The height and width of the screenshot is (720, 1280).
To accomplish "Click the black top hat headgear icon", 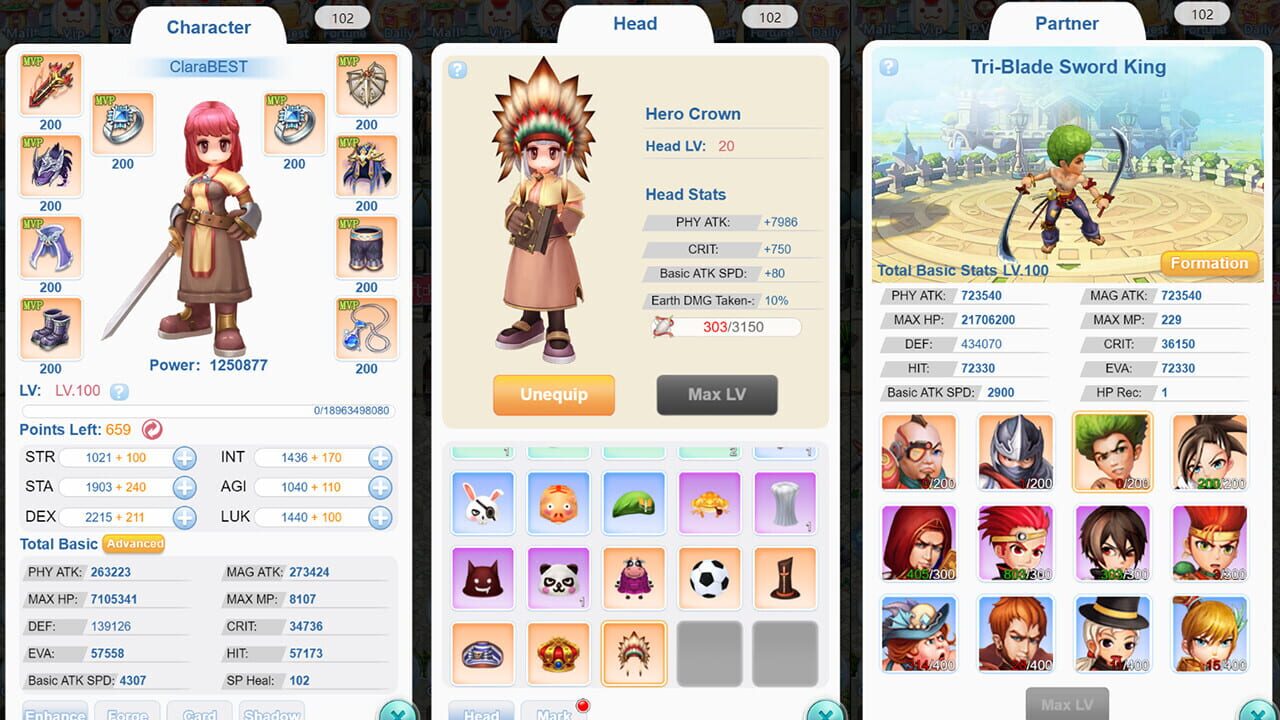I will 785,578.
